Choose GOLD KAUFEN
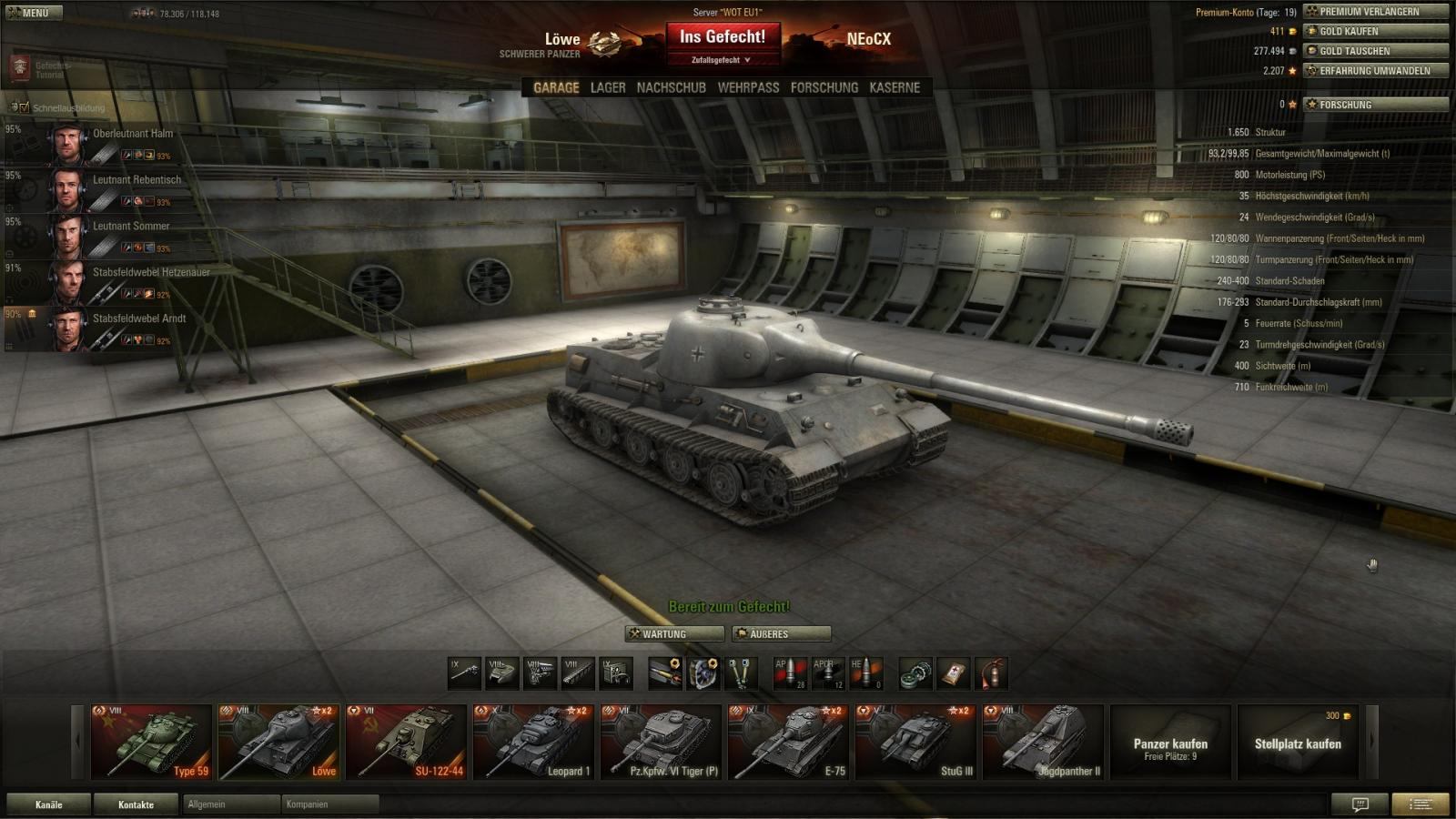Screen dimensions: 1456x819 click(x=1375, y=31)
